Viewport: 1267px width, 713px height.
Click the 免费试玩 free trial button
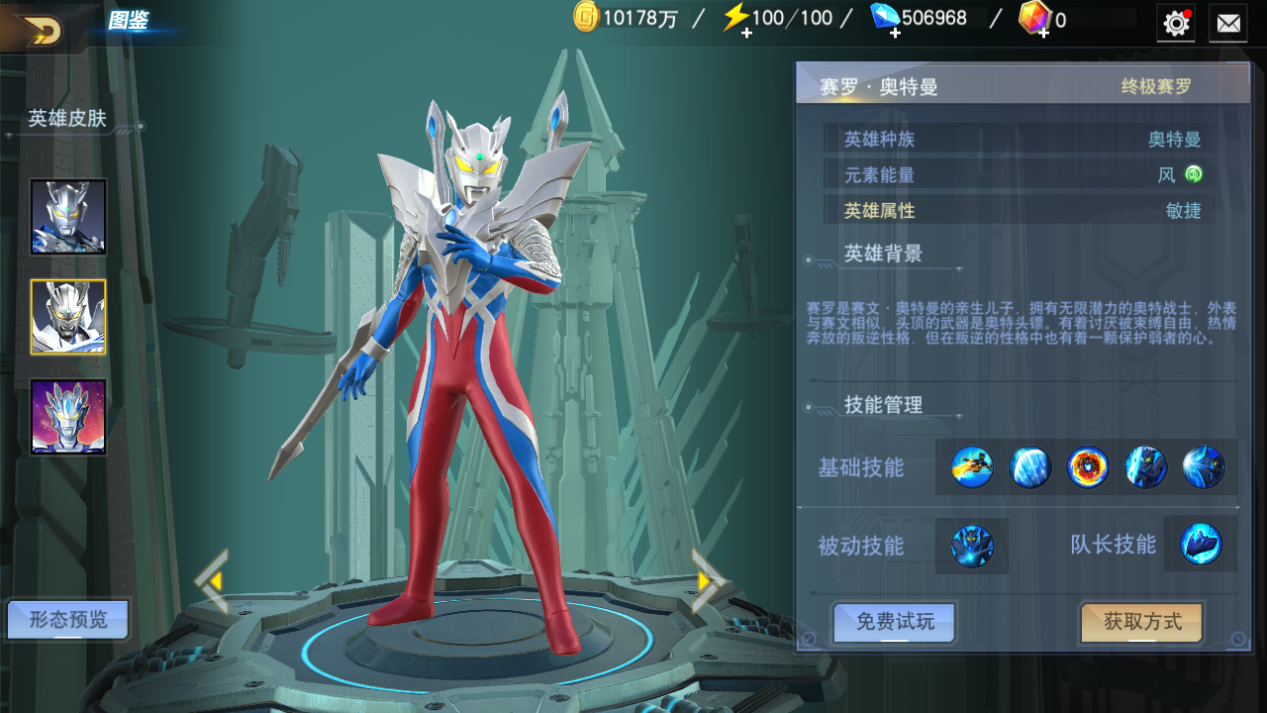tap(895, 622)
